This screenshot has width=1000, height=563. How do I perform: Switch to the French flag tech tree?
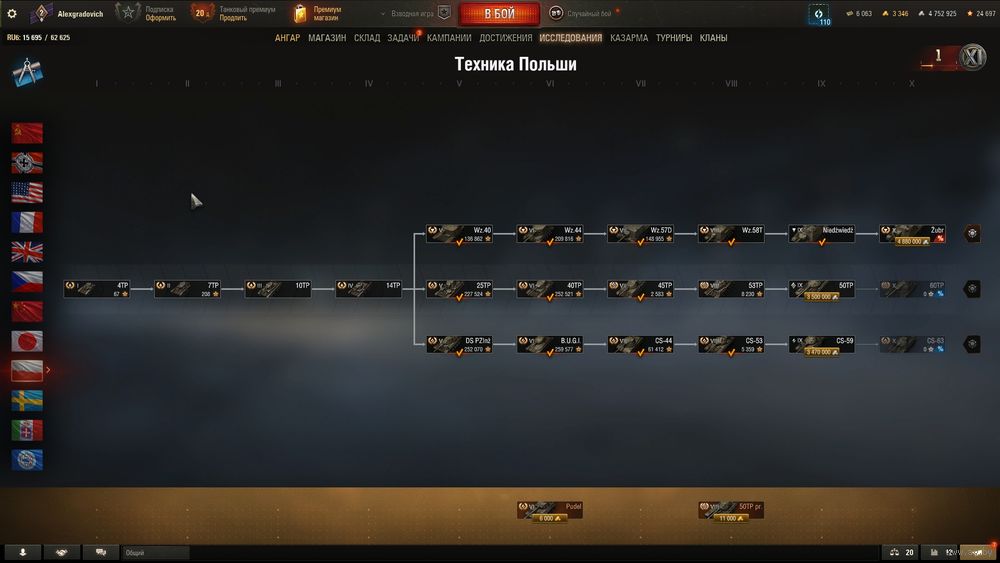(27, 222)
